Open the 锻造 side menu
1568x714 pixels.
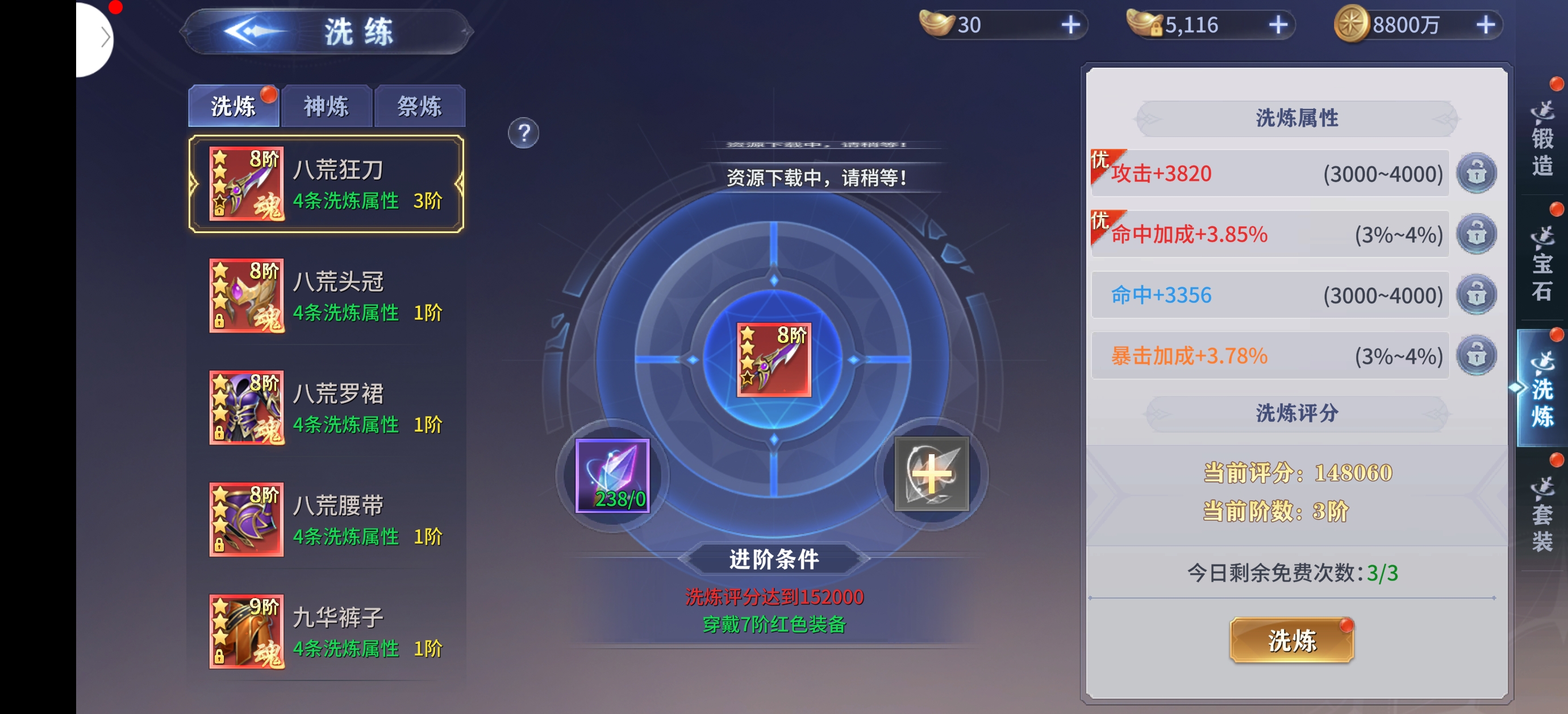coord(1542,140)
